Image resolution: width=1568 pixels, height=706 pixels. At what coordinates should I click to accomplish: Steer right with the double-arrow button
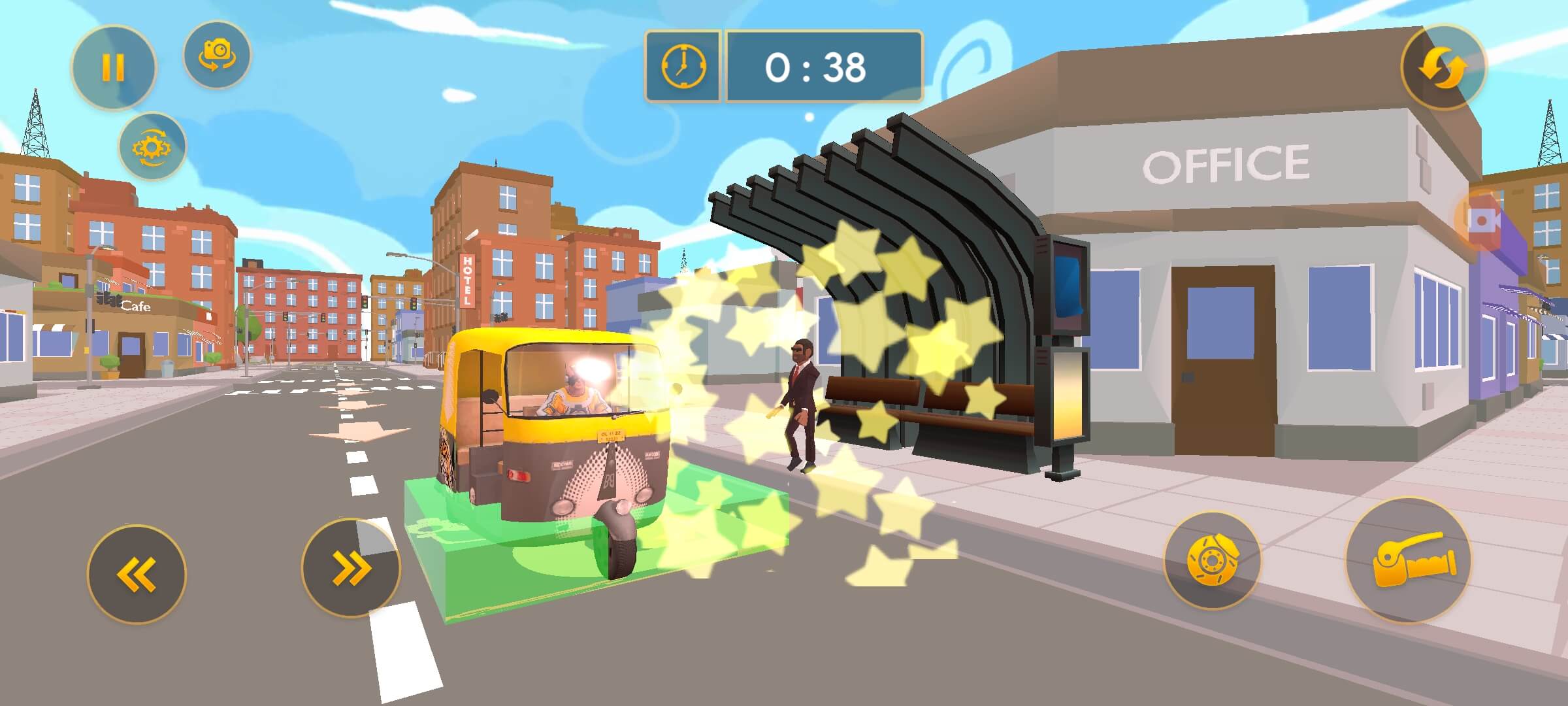point(351,567)
